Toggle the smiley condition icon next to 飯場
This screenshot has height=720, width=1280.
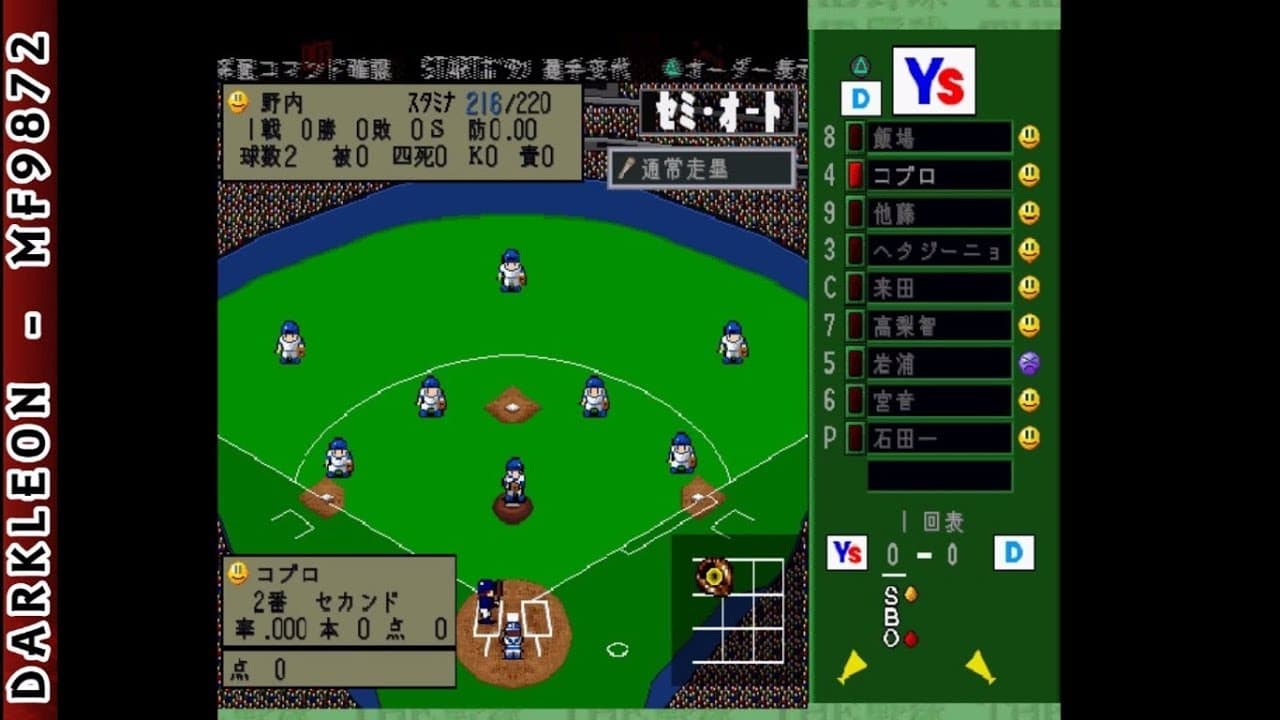tap(1027, 138)
